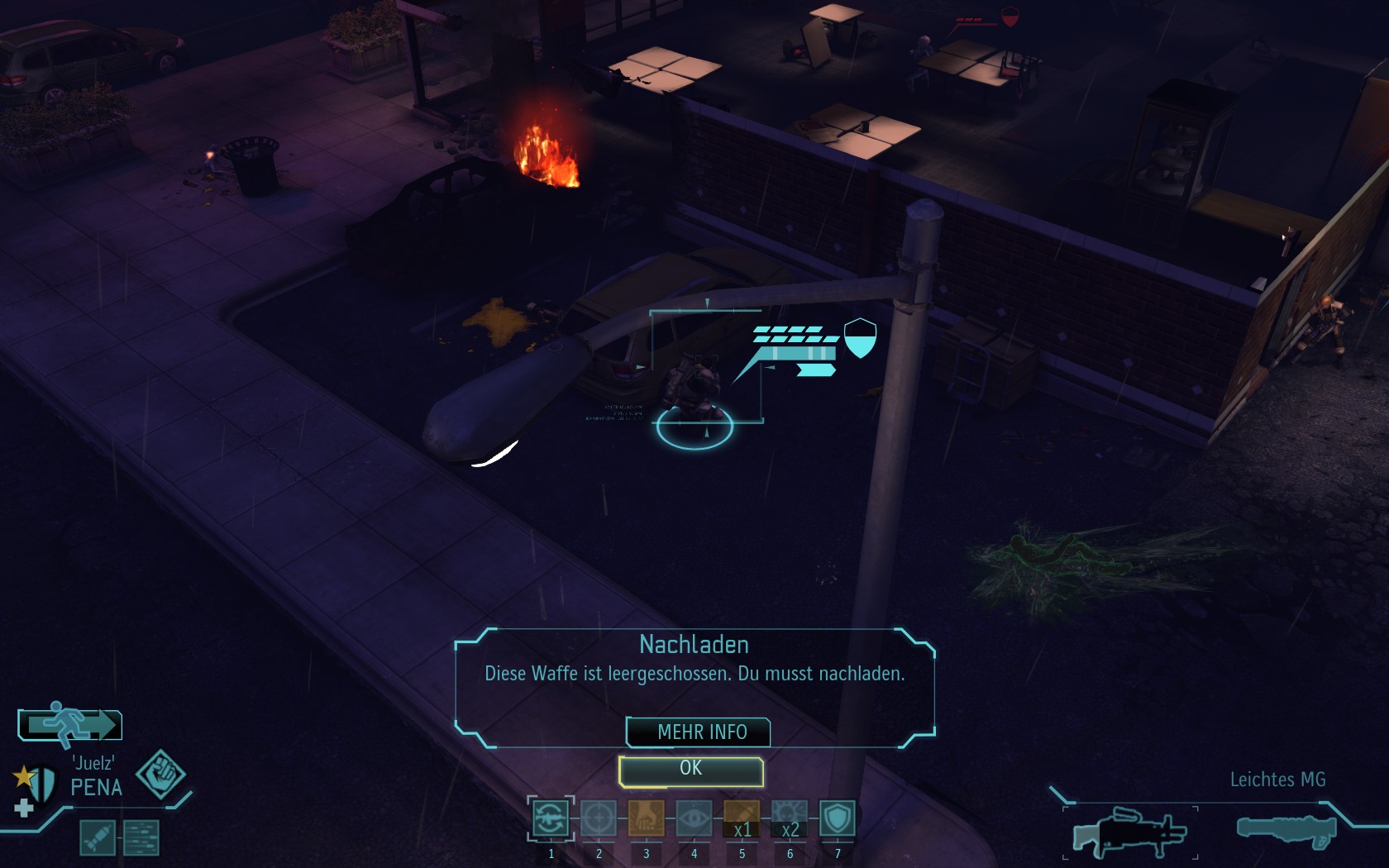Select the crosshair fire weapon ability
Screen dimensions: 1389x868
(x=599, y=818)
